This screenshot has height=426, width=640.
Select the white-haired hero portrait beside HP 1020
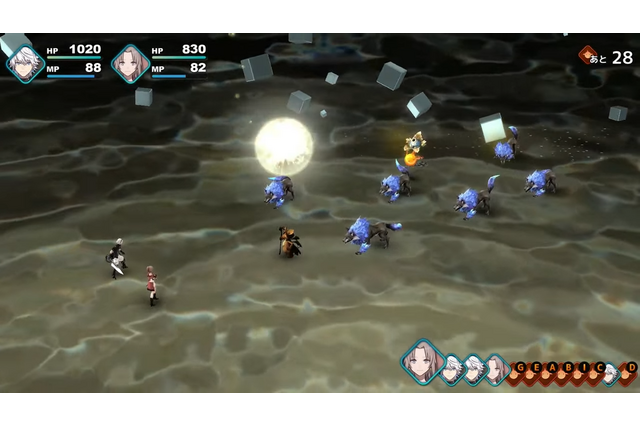(x=24, y=62)
